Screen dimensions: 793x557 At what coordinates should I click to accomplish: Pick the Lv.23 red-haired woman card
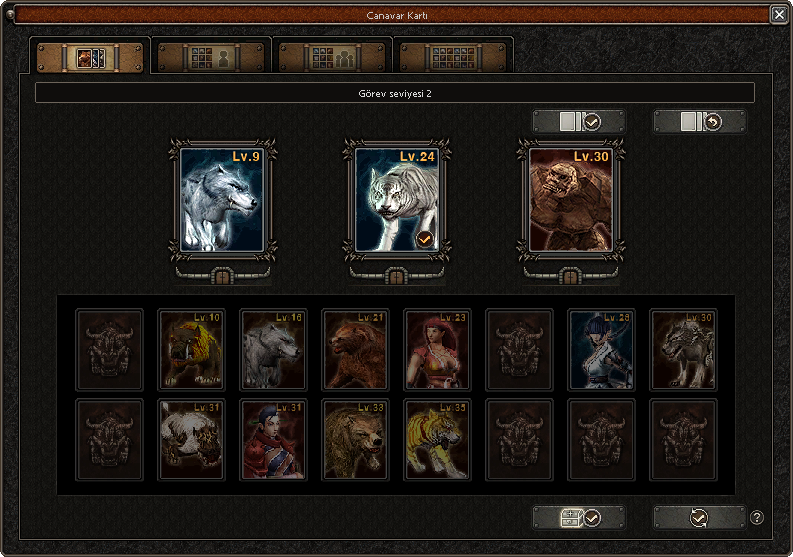pyautogui.click(x=438, y=348)
